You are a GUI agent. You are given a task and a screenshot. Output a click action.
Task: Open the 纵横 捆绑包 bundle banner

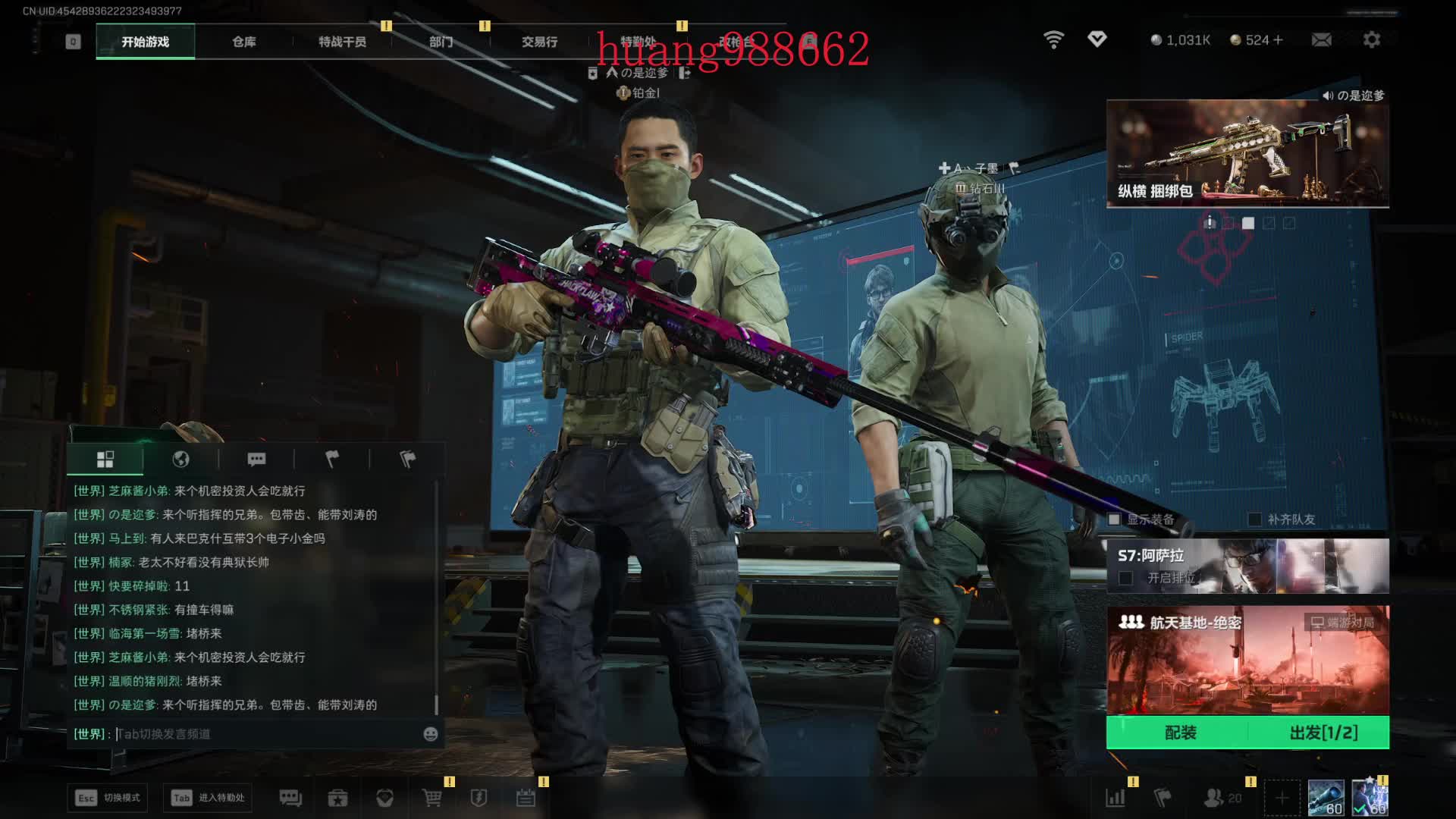point(1247,153)
